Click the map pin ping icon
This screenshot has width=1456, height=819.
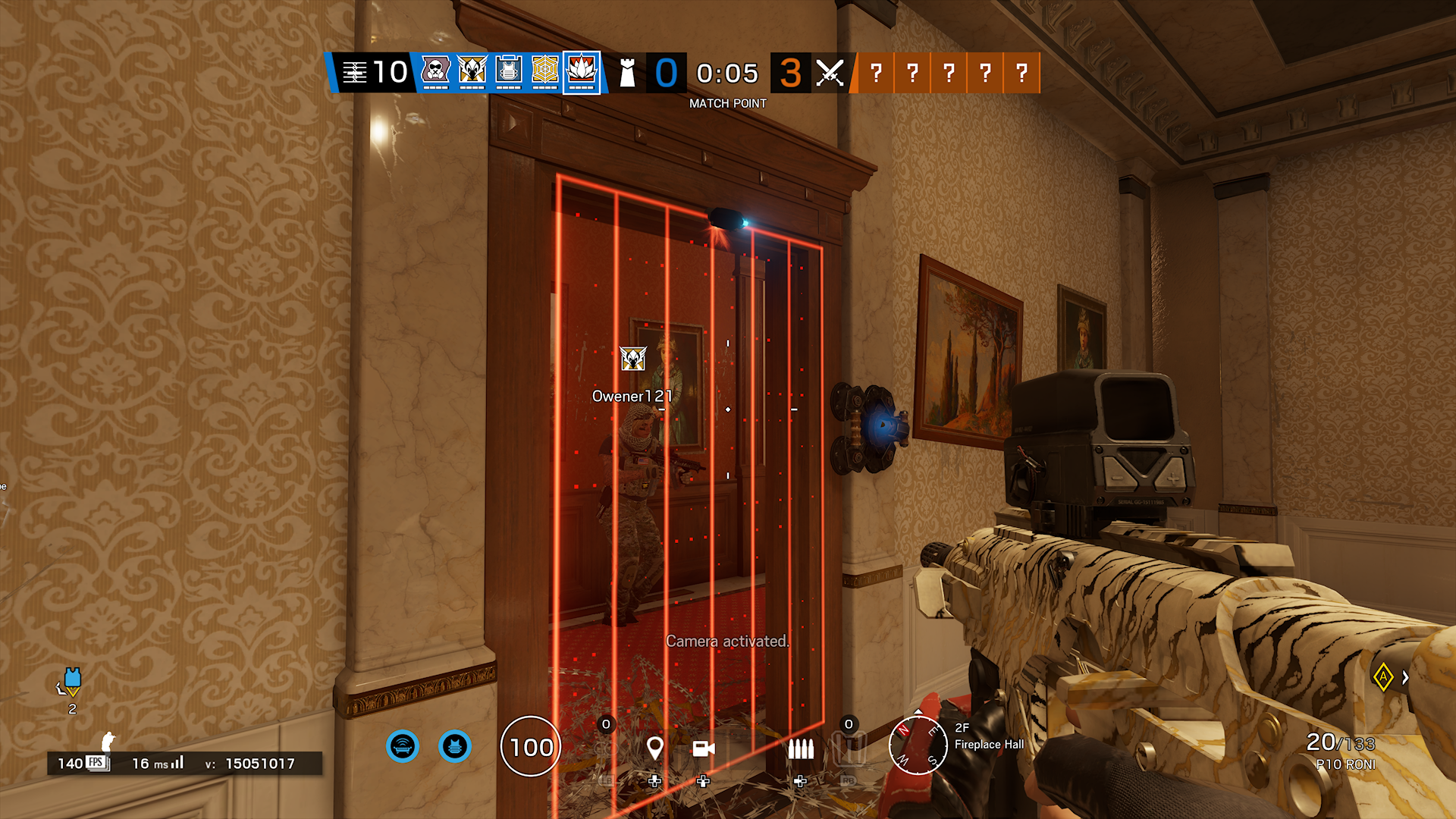pyautogui.click(x=654, y=747)
